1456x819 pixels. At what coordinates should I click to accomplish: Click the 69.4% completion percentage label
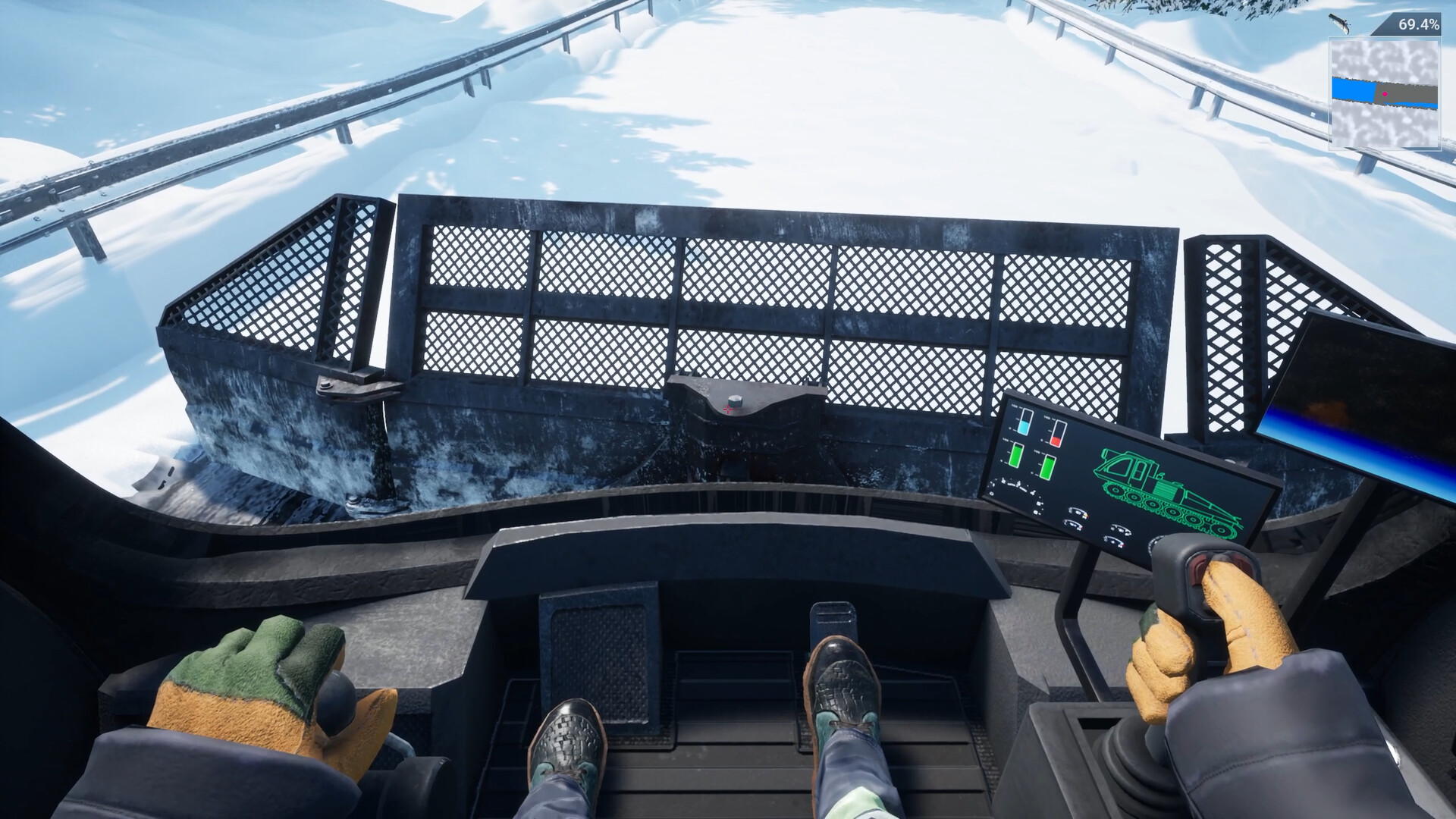[x=1418, y=25]
